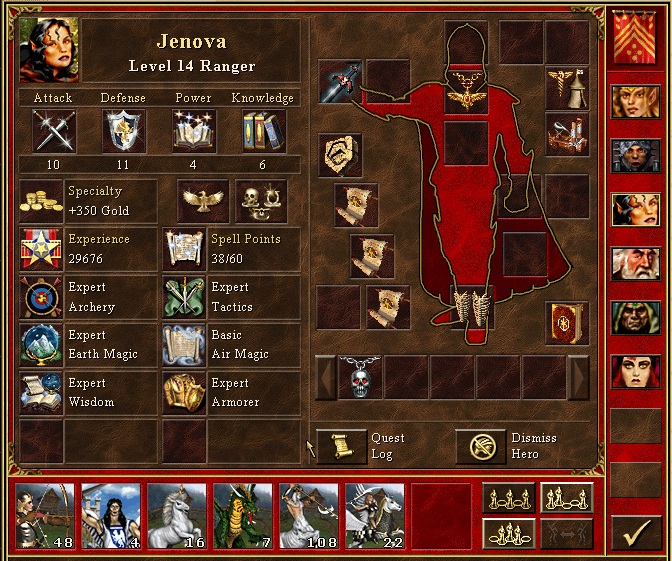The width and height of the screenshot is (672, 561).
Task: Select the winged gold necklace artifact
Action: [x=466, y=95]
